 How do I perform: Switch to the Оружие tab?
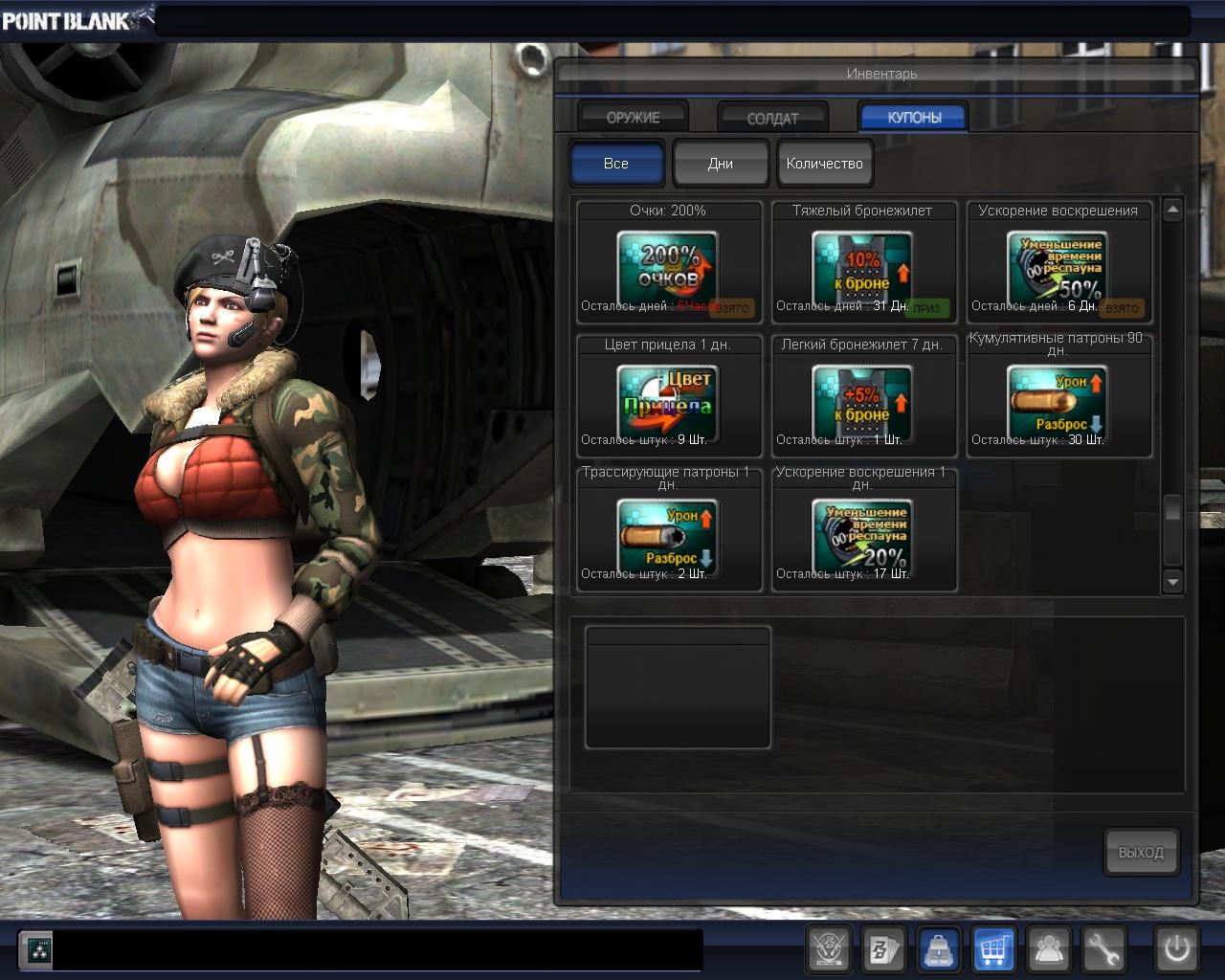pyautogui.click(x=633, y=117)
